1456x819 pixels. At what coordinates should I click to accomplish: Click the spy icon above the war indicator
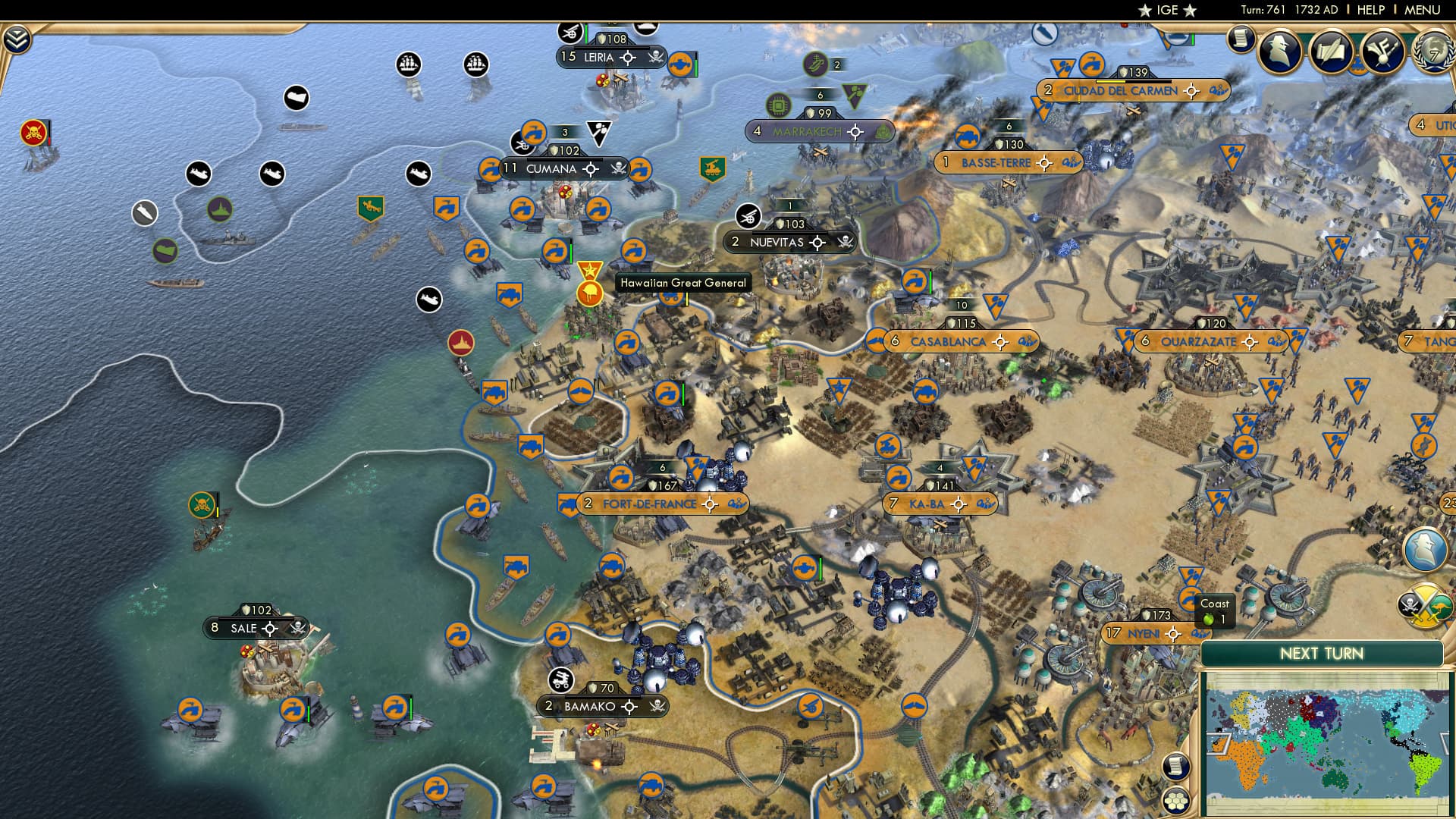pyautogui.click(x=1426, y=548)
